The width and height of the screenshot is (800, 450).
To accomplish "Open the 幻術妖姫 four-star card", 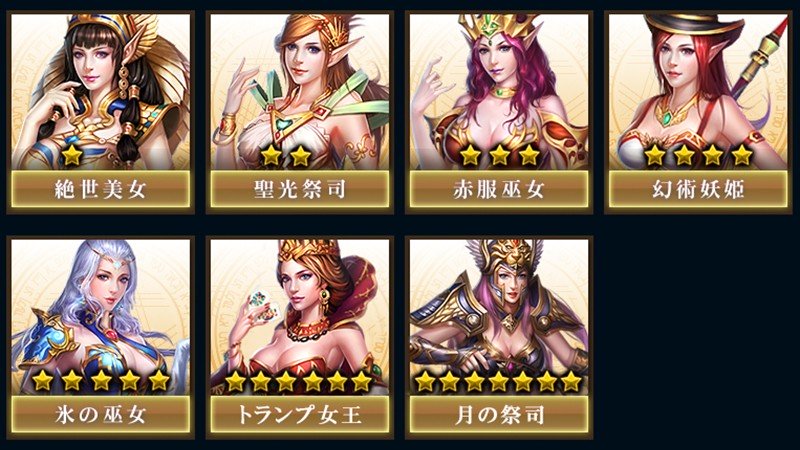I will 699,110.
